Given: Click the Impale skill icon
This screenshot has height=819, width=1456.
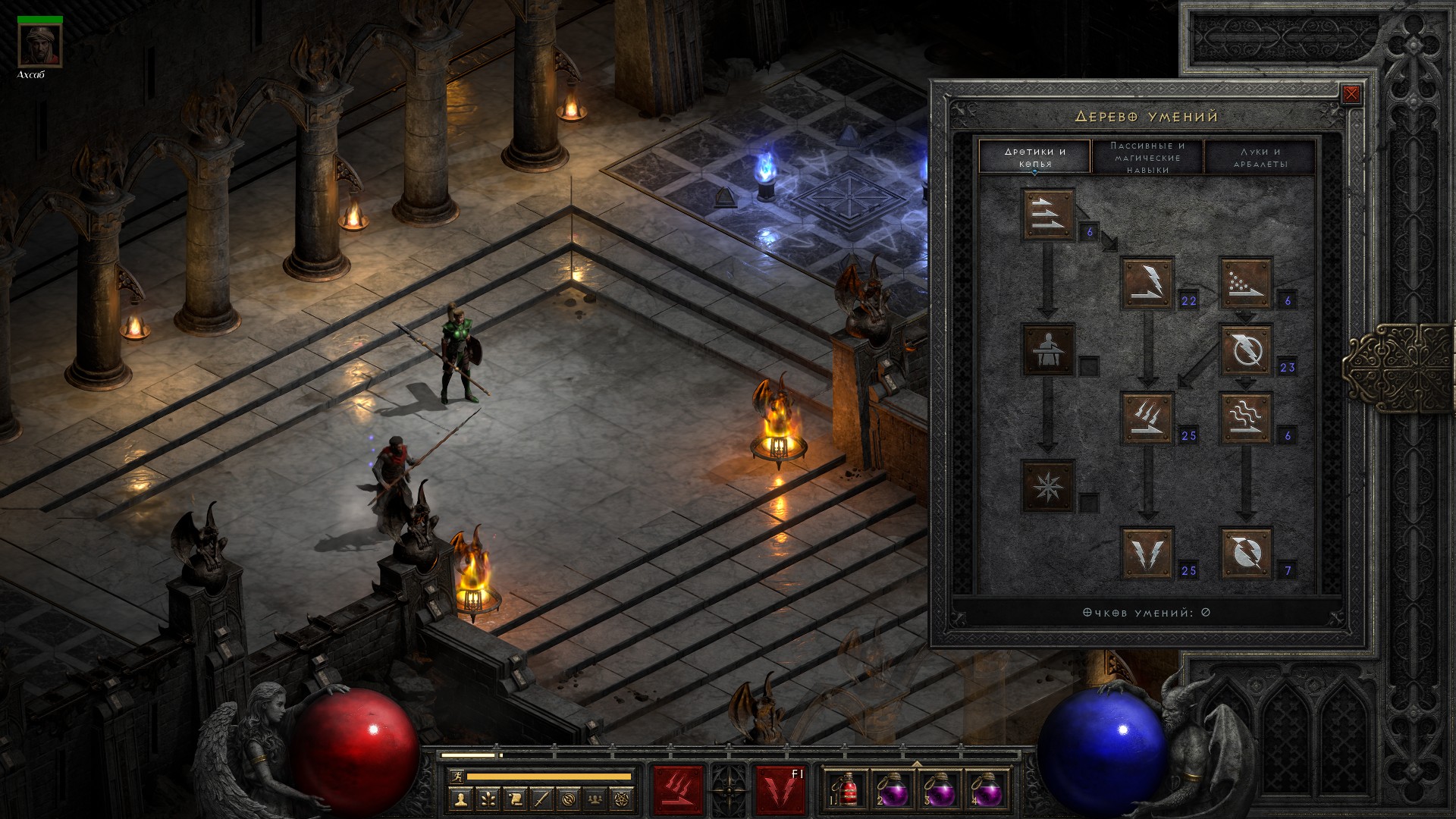Looking at the screenshot, I should tap(1048, 350).
